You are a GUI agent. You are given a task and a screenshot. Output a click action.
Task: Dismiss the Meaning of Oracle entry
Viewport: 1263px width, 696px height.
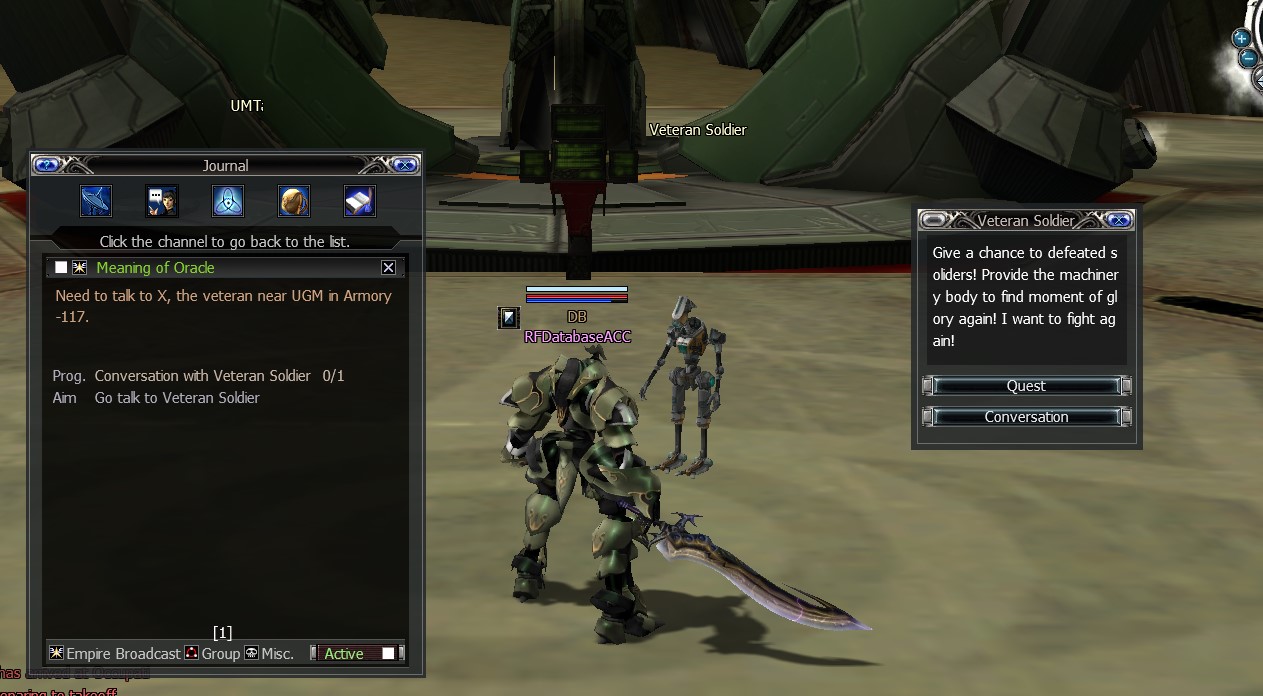pos(388,268)
